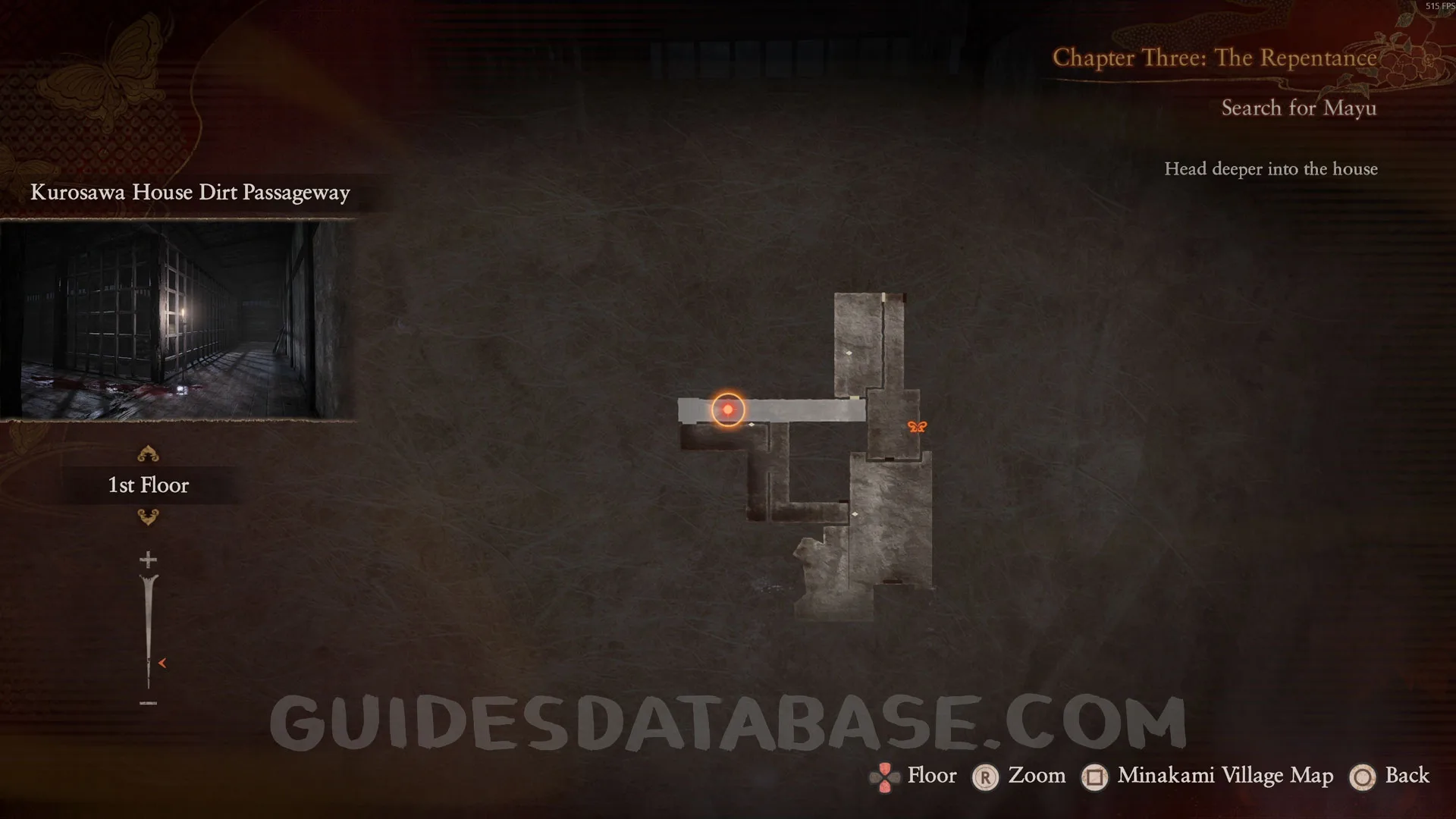The width and height of the screenshot is (1456, 819).
Task: Zoom in with the plus icon
Action: [148, 560]
